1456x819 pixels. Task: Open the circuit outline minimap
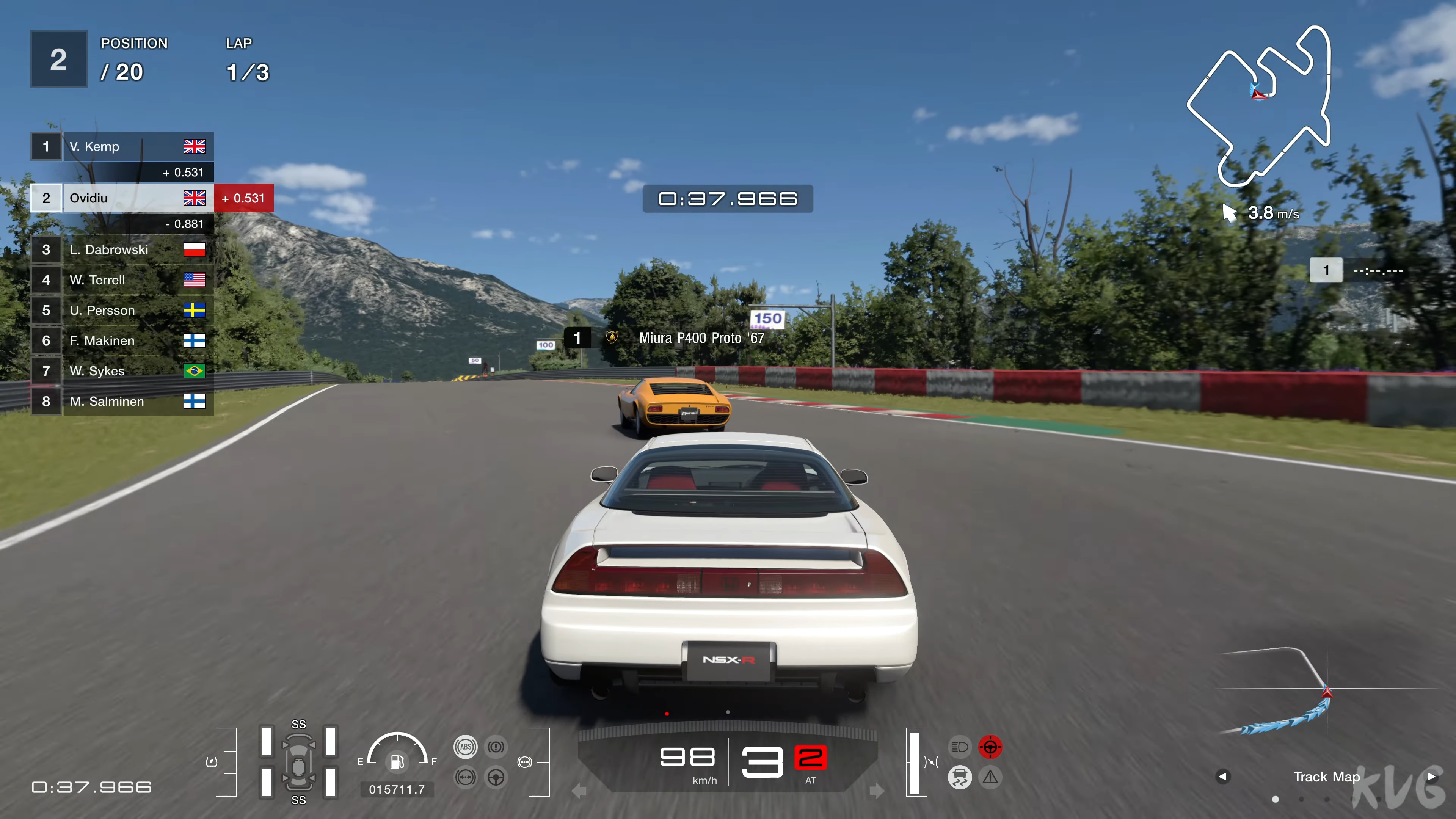tap(1260, 107)
